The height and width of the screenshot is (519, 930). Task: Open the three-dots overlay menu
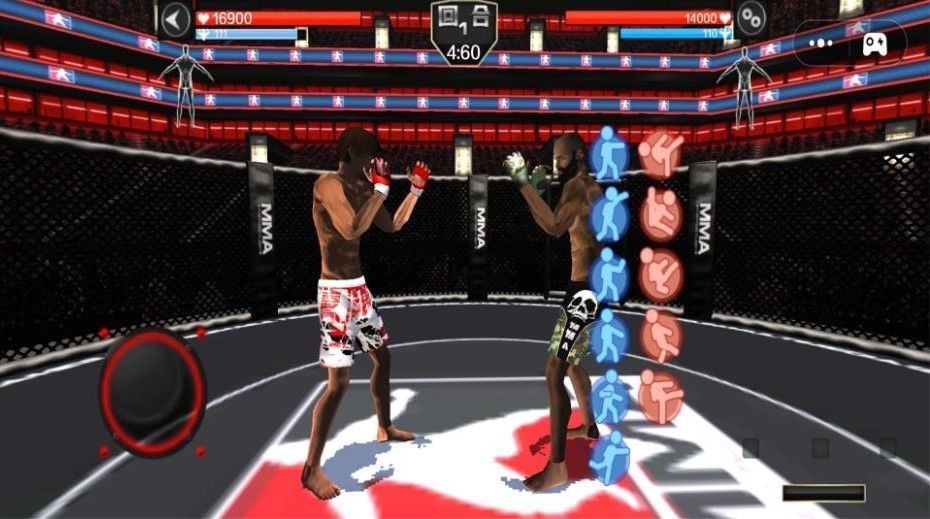pyautogui.click(x=821, y=44)
